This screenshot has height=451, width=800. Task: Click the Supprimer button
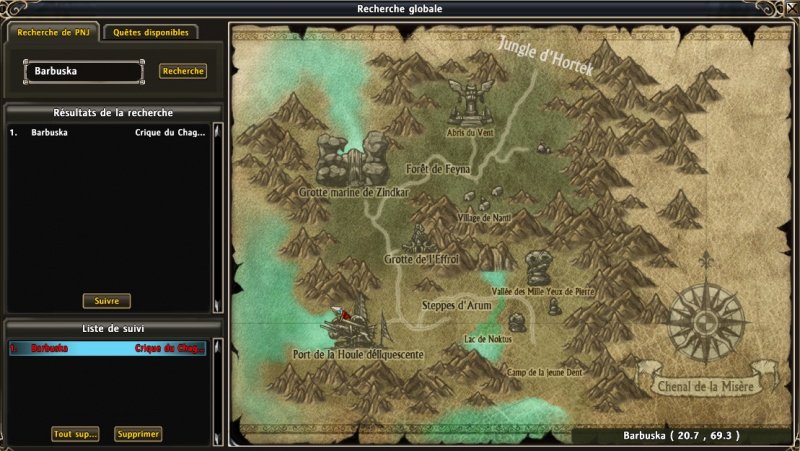(138, 434)
